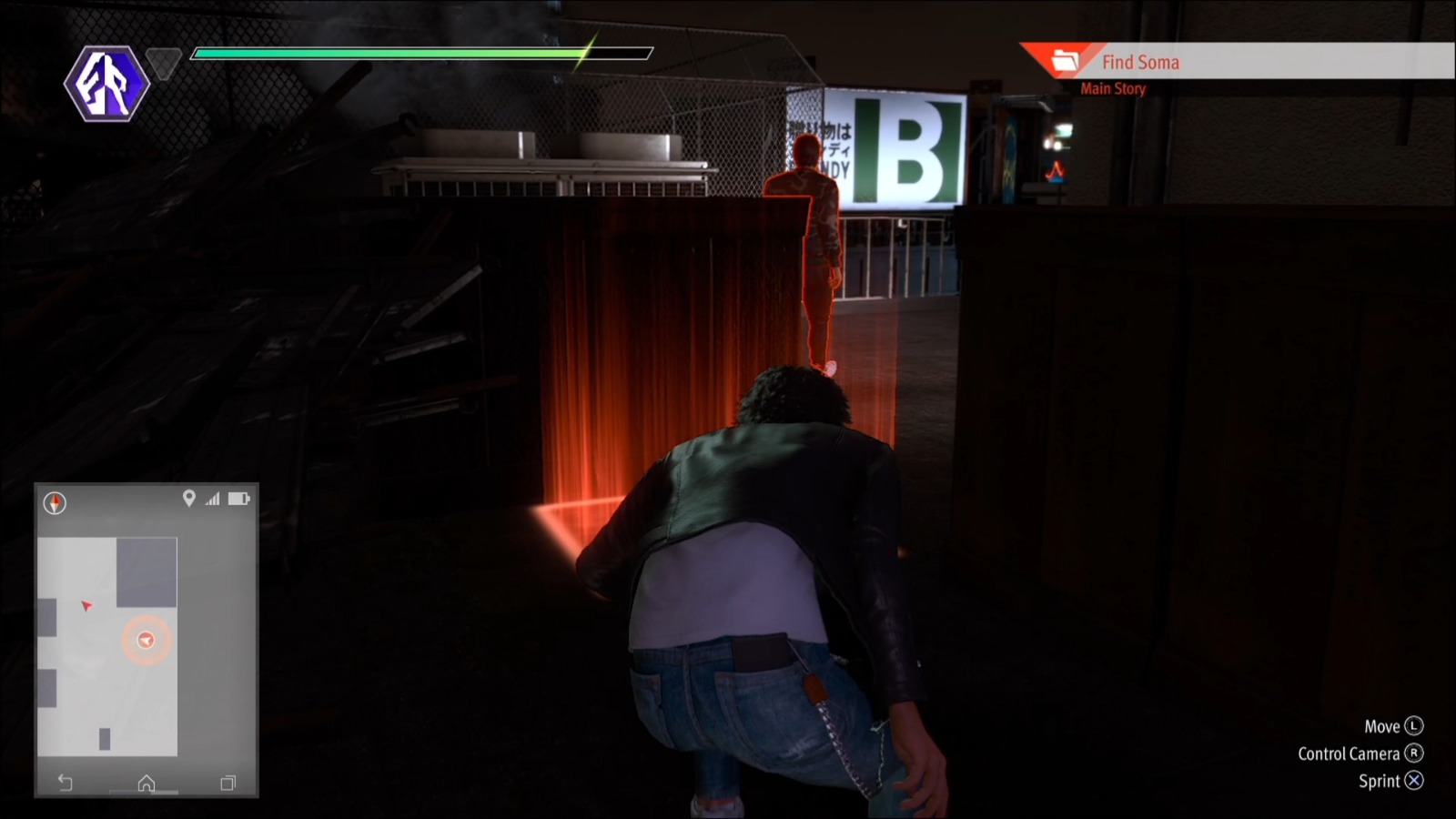Select the GPS location pin on the minimap

189,498
